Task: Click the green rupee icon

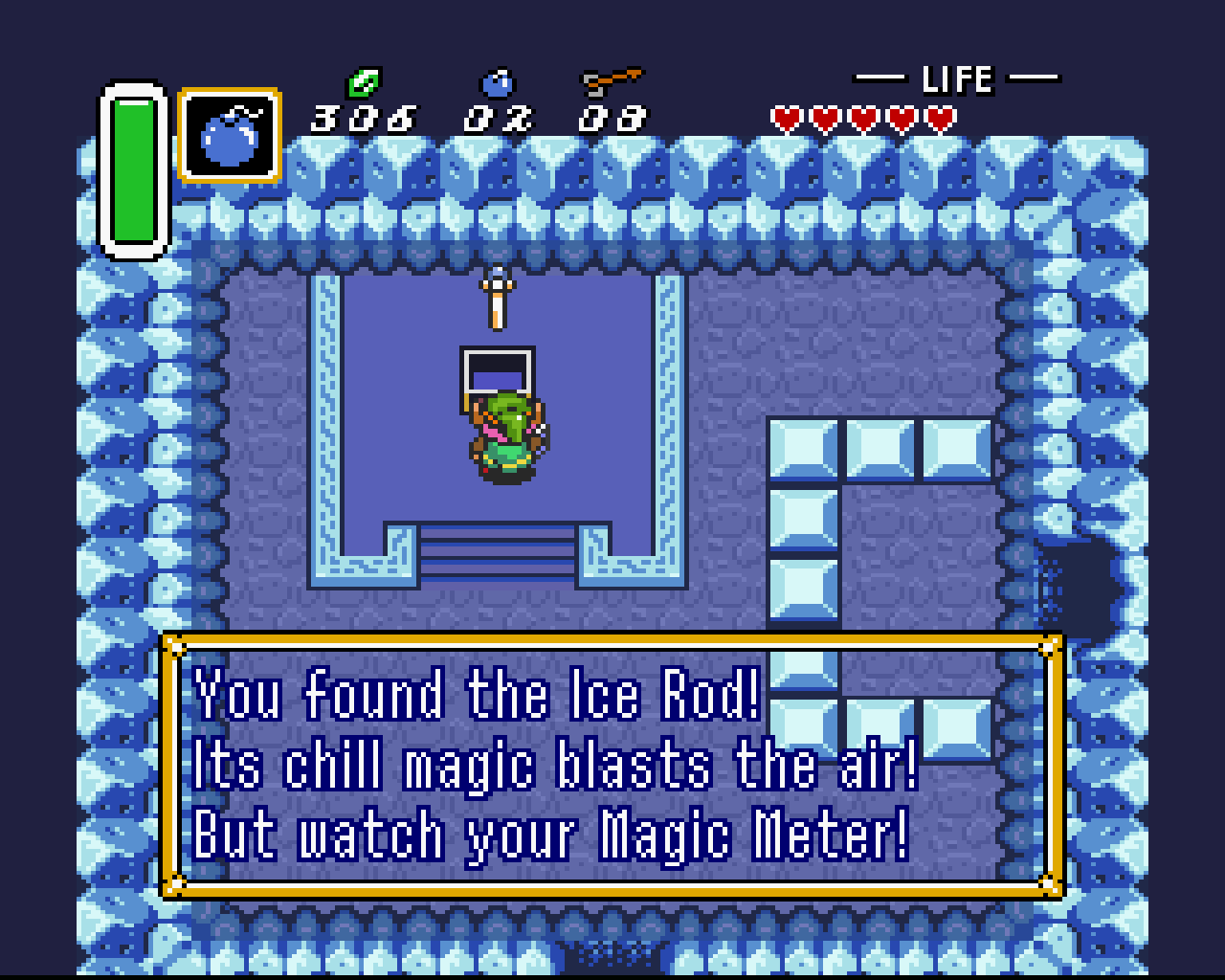Action: pyautogui.click(x=364, y=83)
